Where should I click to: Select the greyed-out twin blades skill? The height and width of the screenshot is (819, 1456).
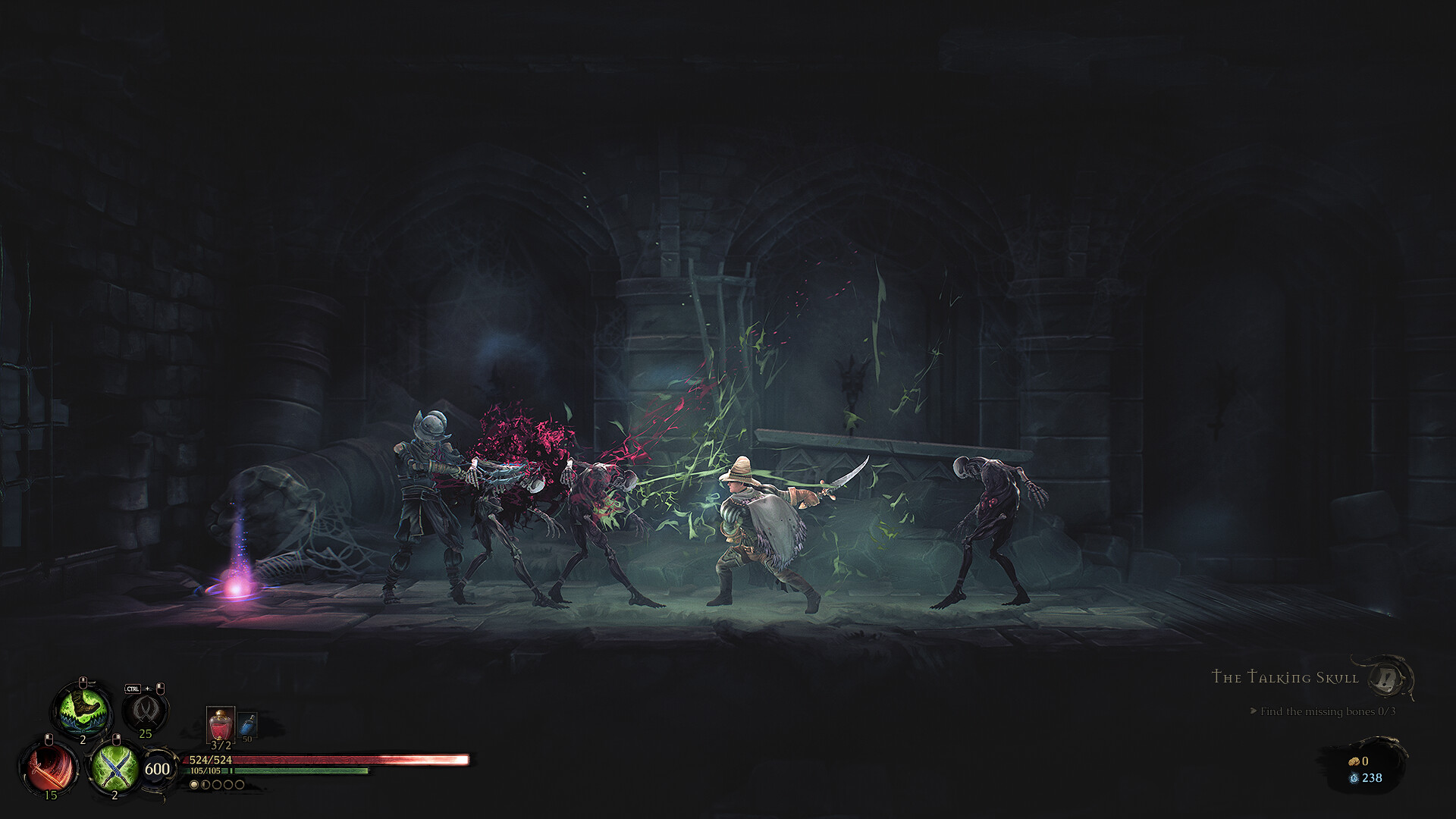145,710
